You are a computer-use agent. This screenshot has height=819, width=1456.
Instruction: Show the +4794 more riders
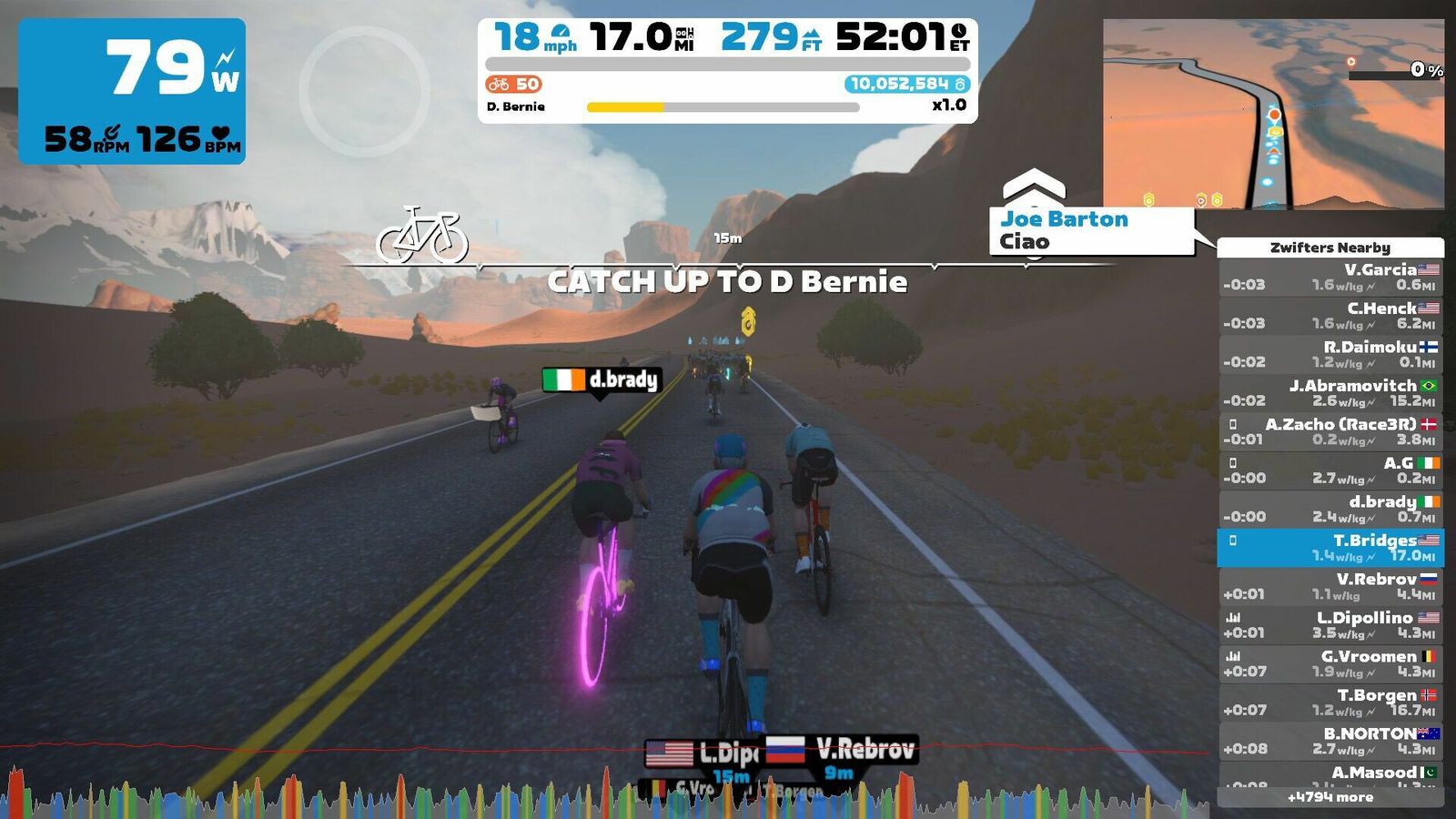(x=1330, y=797)
